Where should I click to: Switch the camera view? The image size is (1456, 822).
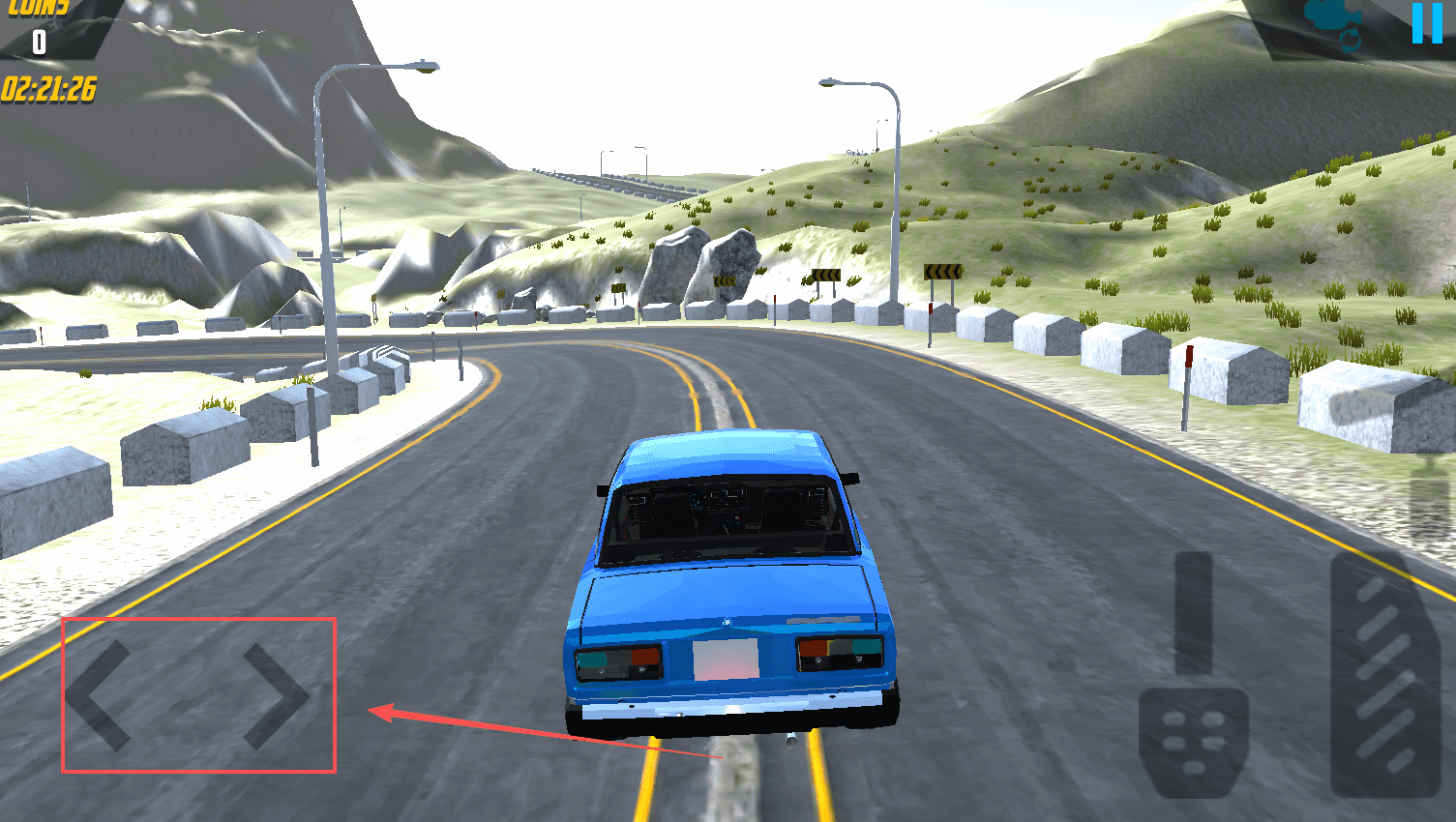coord(1334,23)
